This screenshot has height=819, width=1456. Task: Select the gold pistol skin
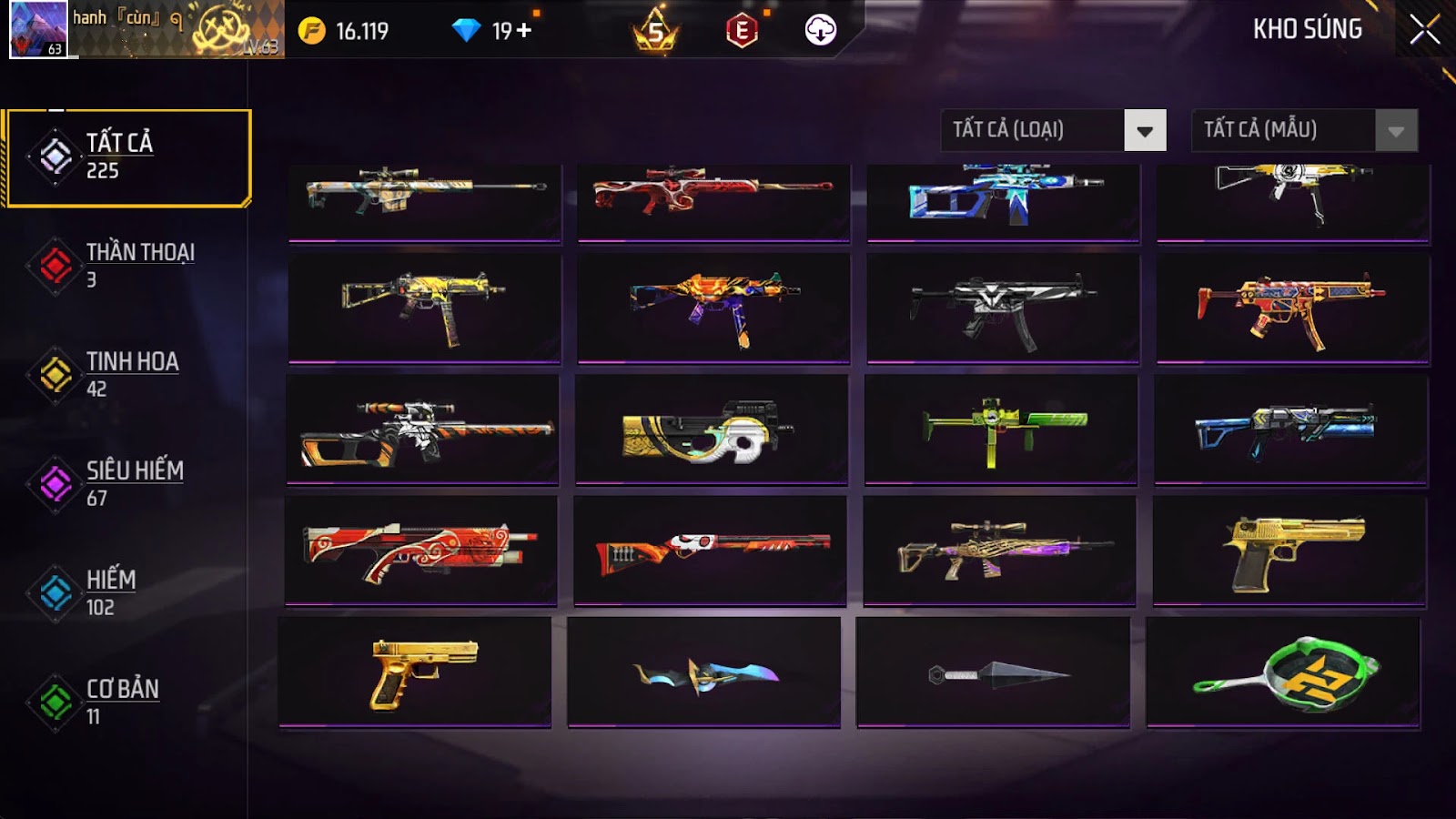click(x=415, y=673)
